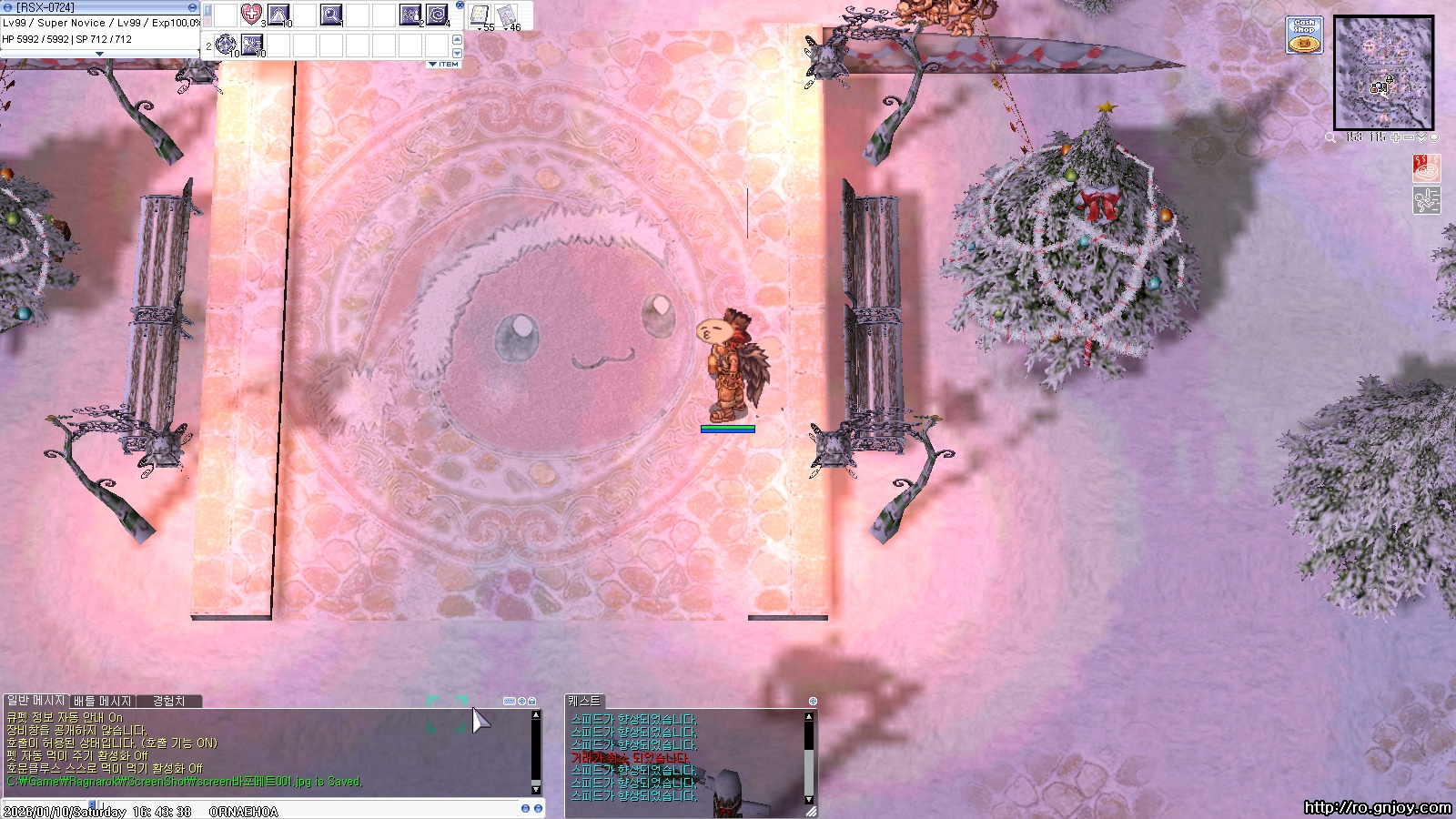Expand the character info panel downward arrow
This screenshot has height=819, width=1456.
(x=100, y=55)
